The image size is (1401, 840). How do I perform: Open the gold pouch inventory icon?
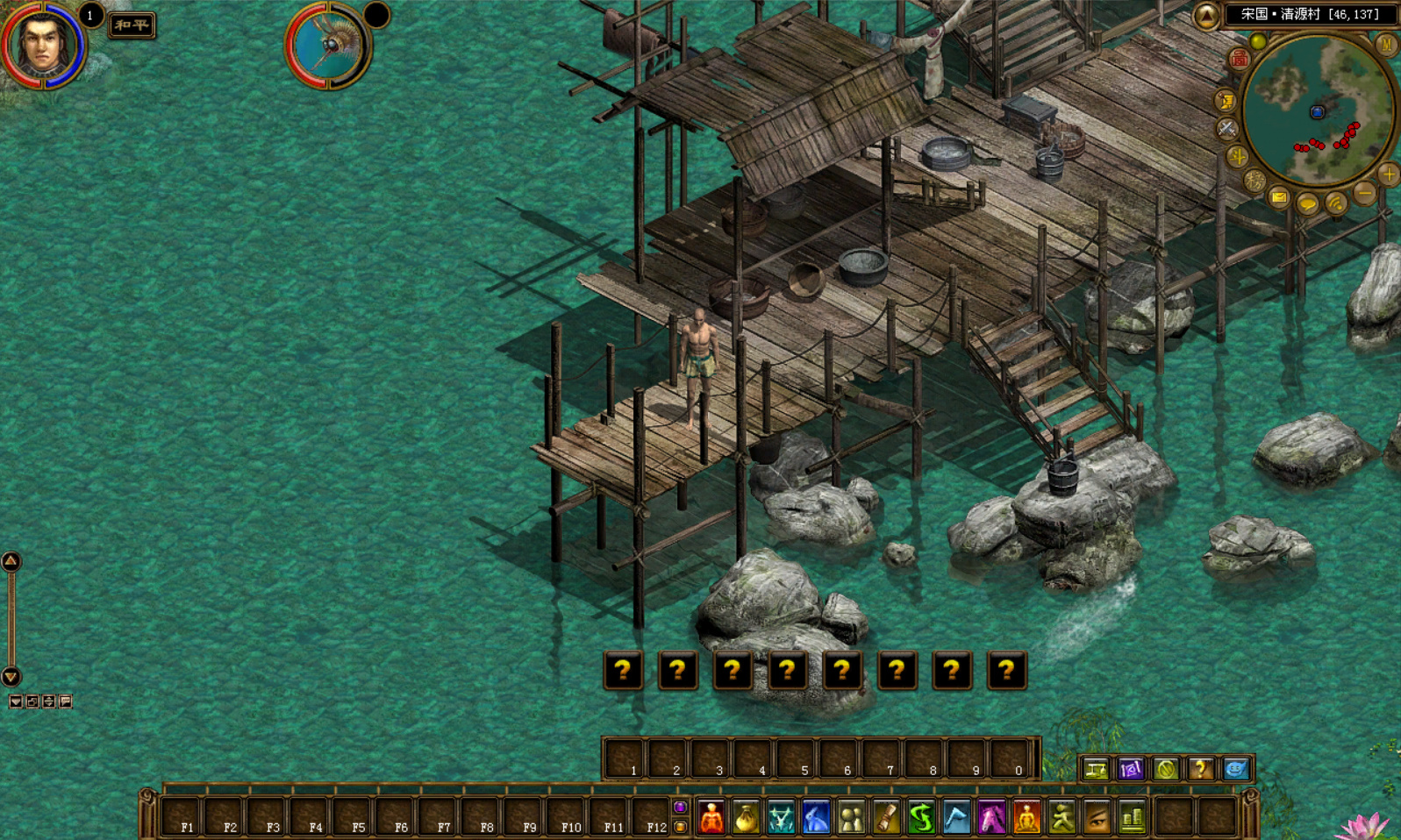[x=746, y=818]
